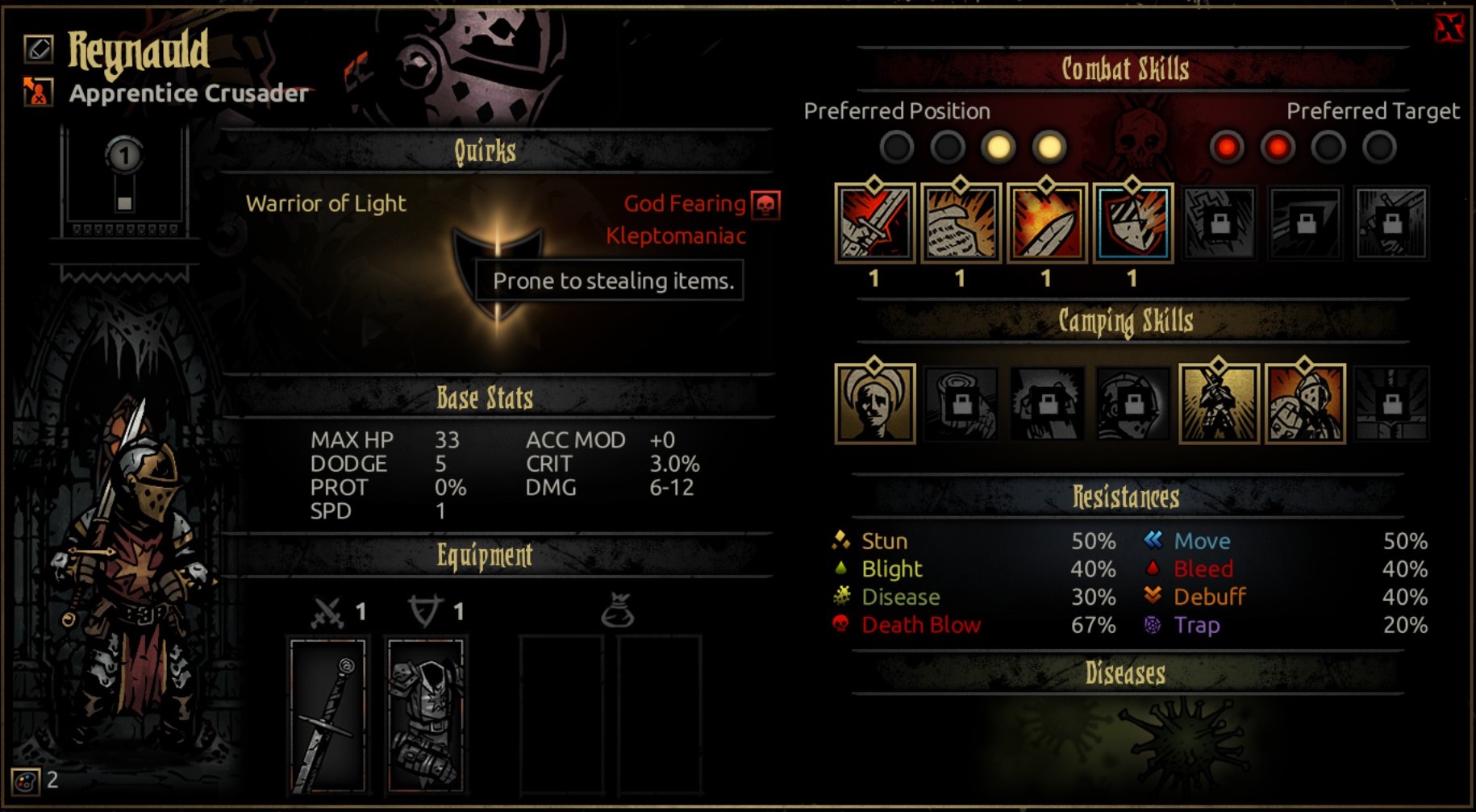
Task: Click the Warrior of Light positive quirk
Action: (x=326, y=204)
